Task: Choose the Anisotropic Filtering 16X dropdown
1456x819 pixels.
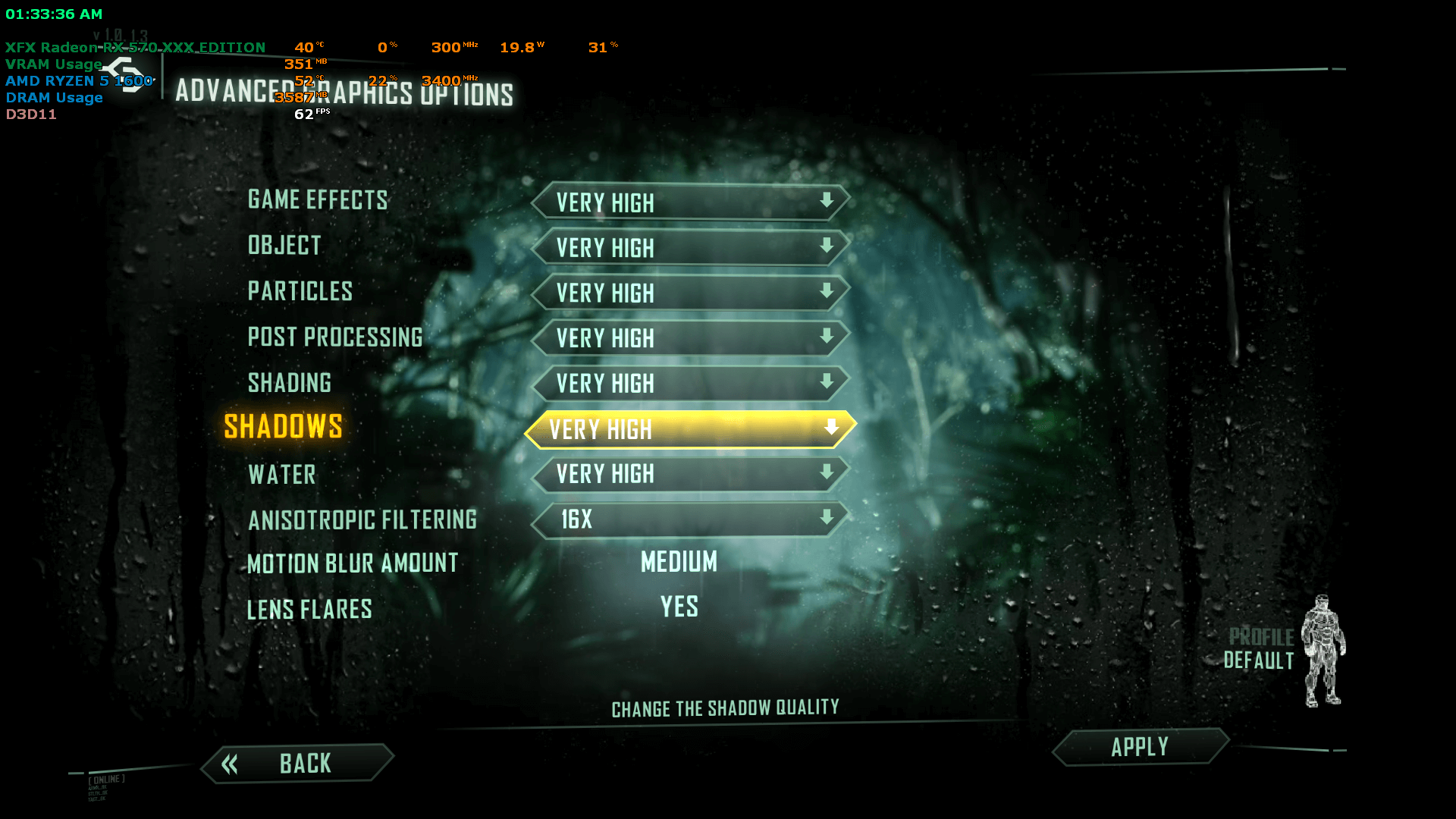Action: (690, 520)
